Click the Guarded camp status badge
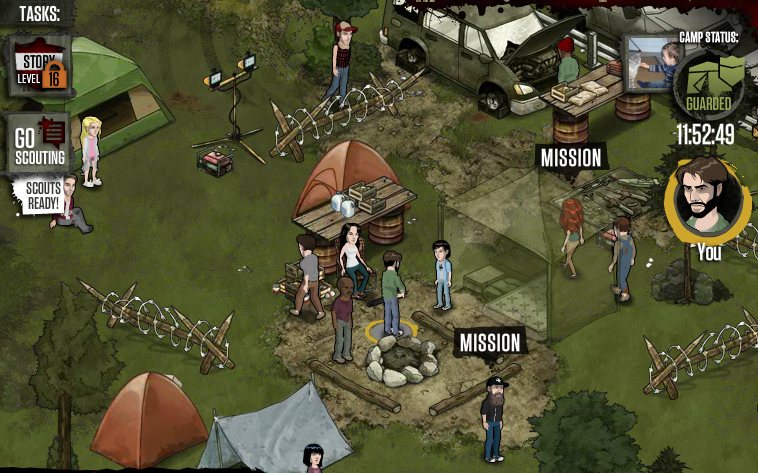The width and height of the screenshot is (758, 473). [x=708, y=84]
